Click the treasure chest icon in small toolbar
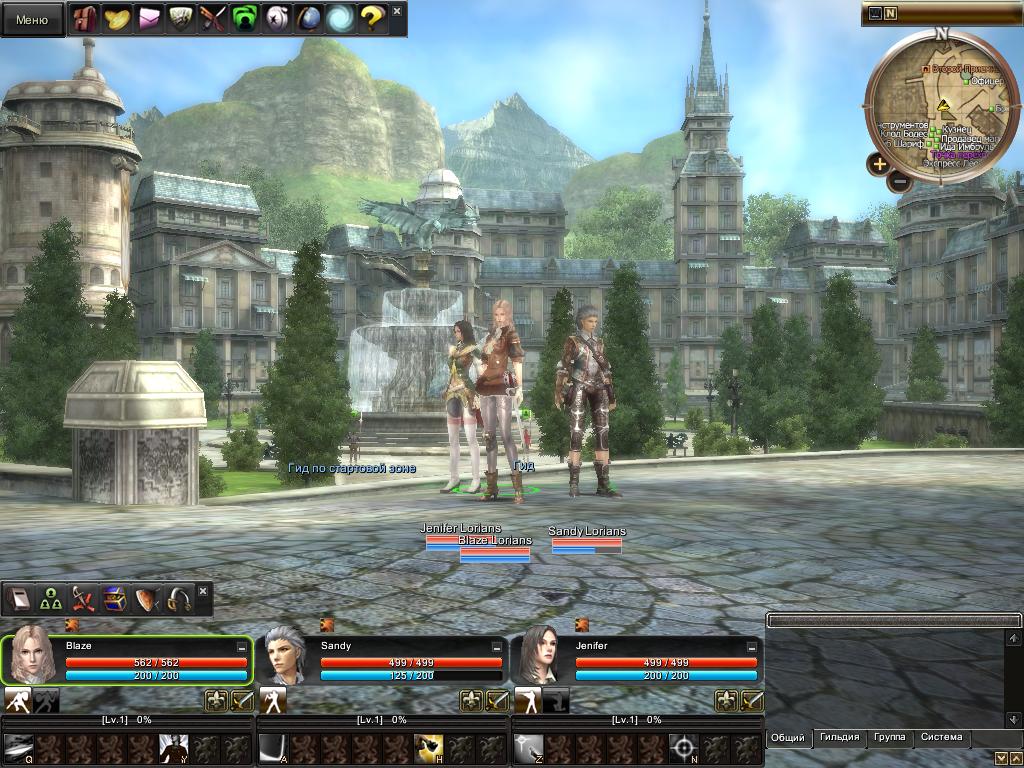Viewport: 1024px width, 768px height. [113, 598]
